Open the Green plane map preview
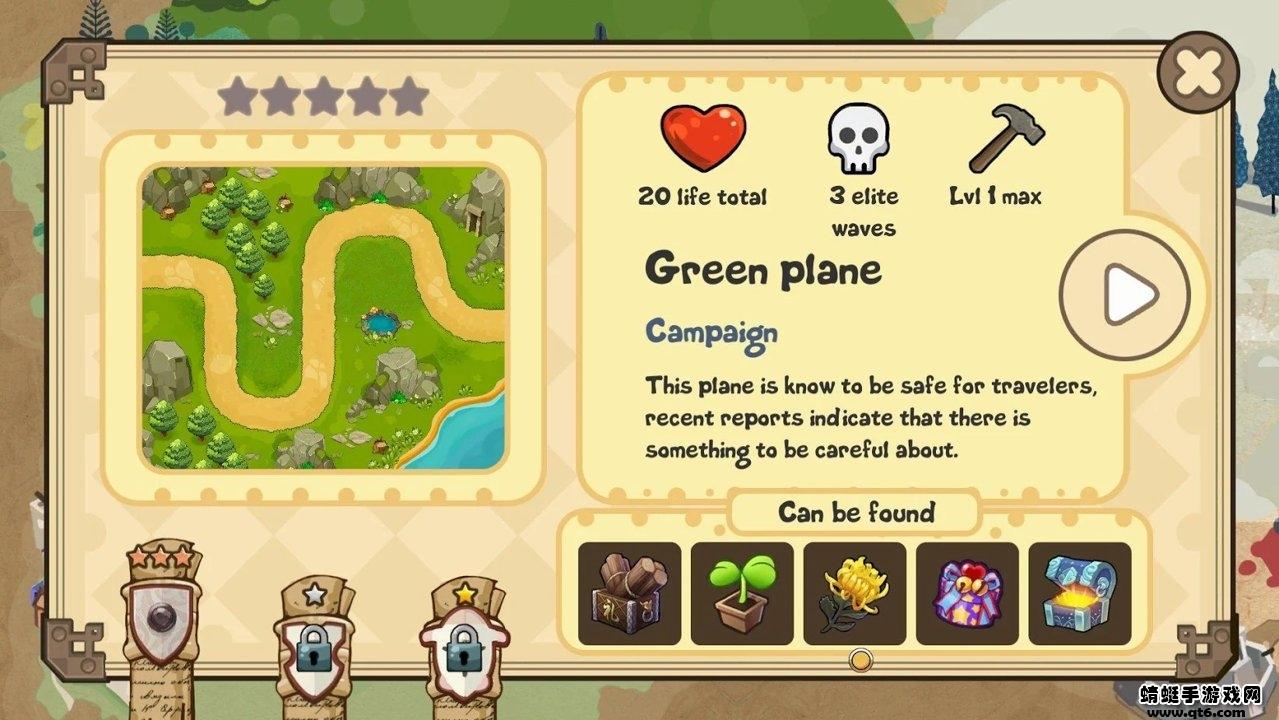Image resolution: width=1279 pixels, height=720 pixels. (x=323, y=318)
